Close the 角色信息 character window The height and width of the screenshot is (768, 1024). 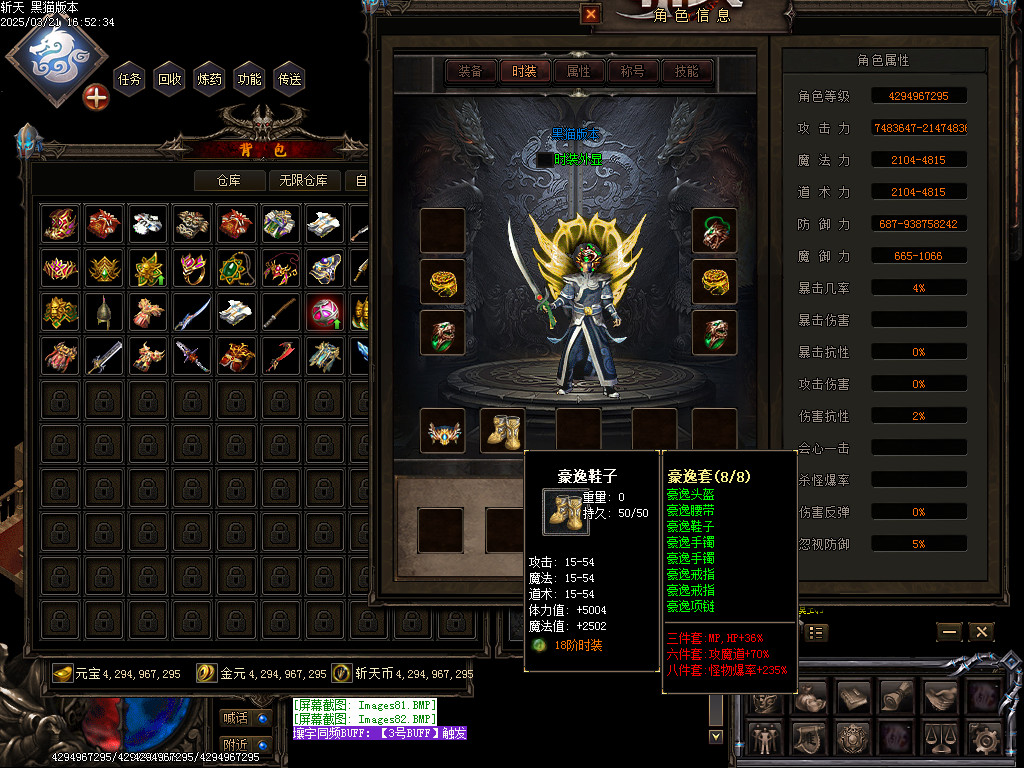591,14
